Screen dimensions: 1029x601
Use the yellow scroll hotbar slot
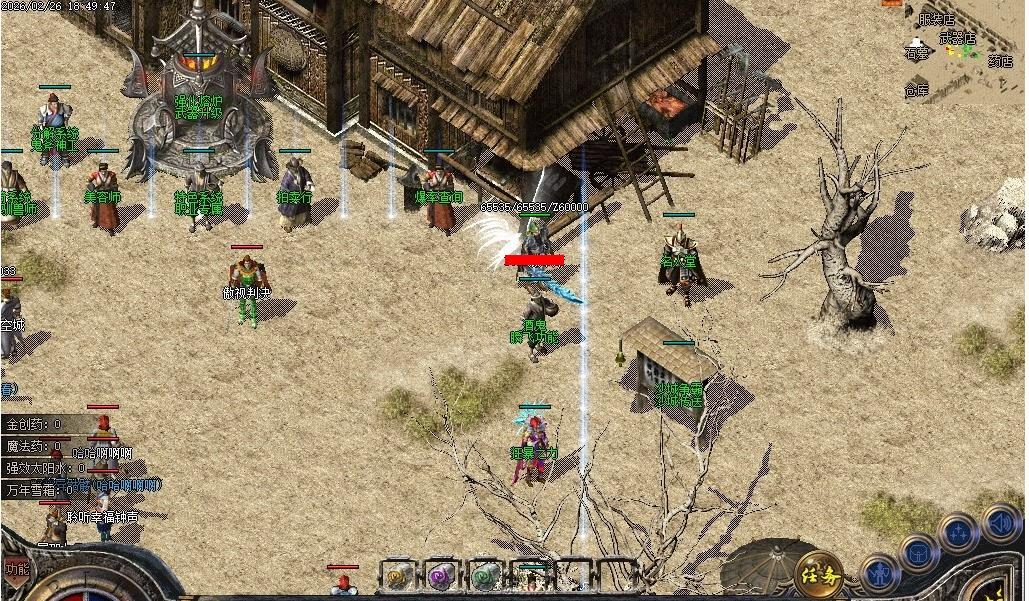(x=398, y=575)
